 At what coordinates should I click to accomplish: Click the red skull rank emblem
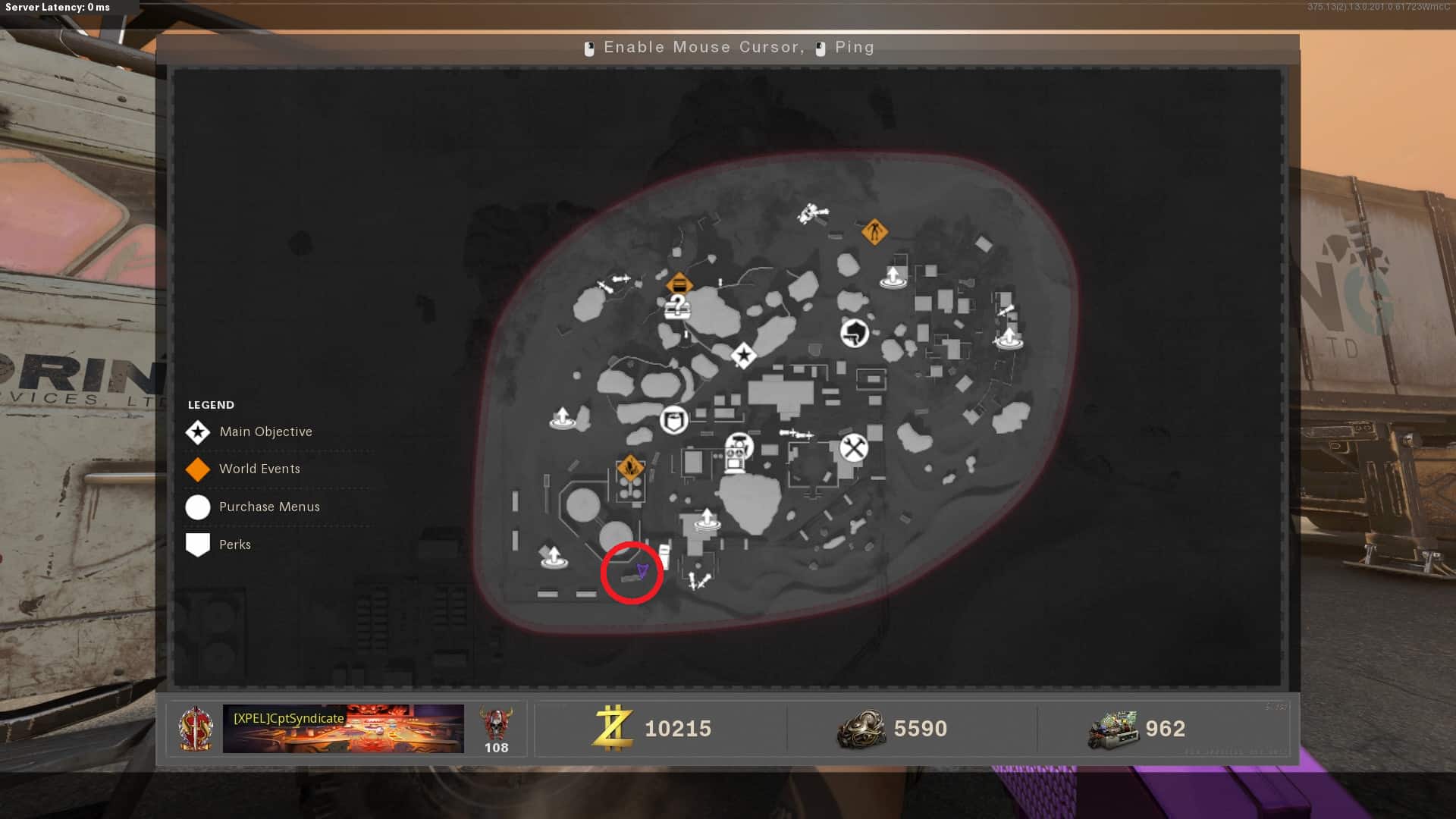[497, 724]
